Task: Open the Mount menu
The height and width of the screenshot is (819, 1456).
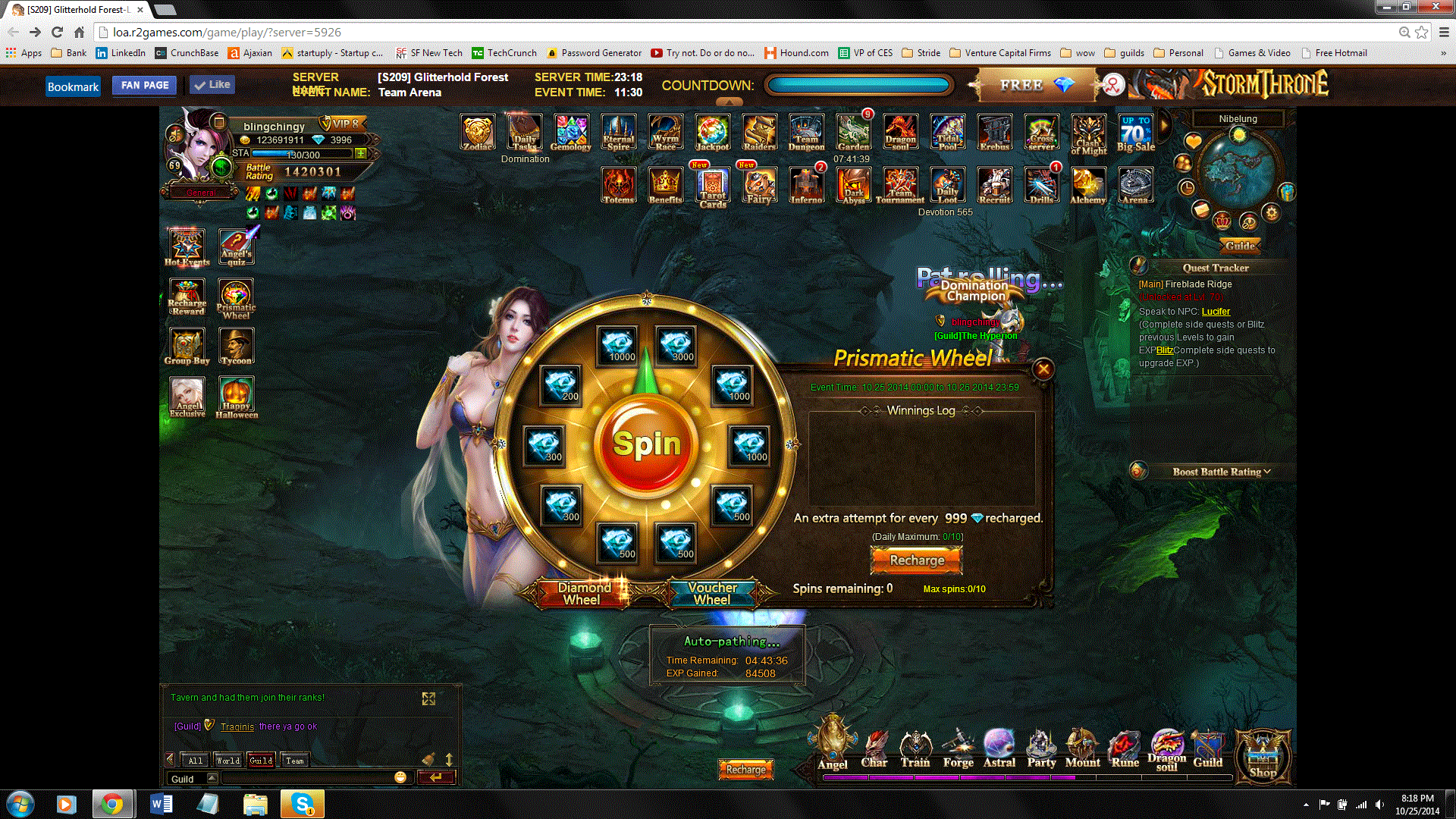Action: pos(1082,749)
